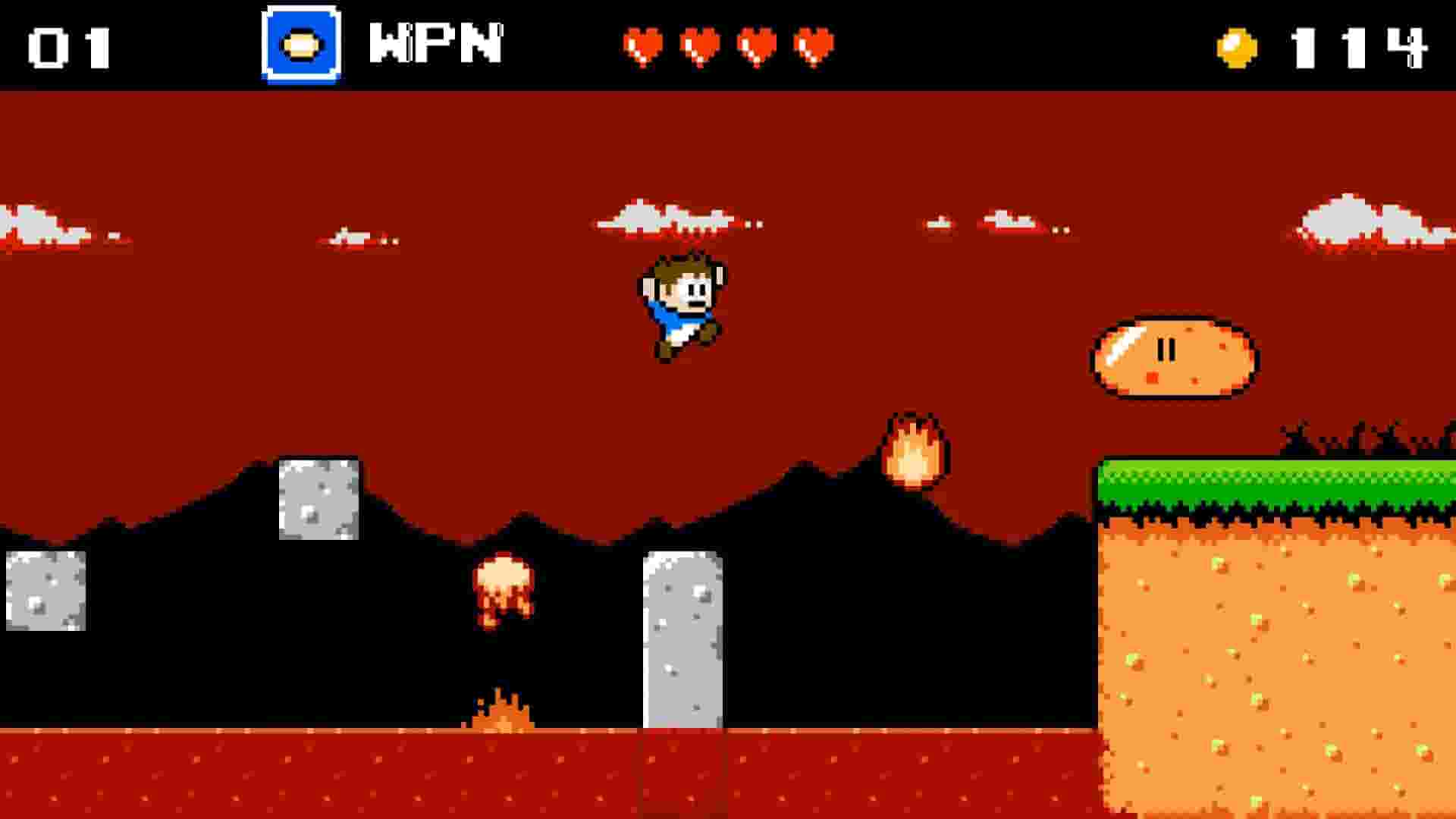Viewport: 1456px width, 819px height.
Task: Click the coin counter reading 114
Action: [x=1365, y=45]
